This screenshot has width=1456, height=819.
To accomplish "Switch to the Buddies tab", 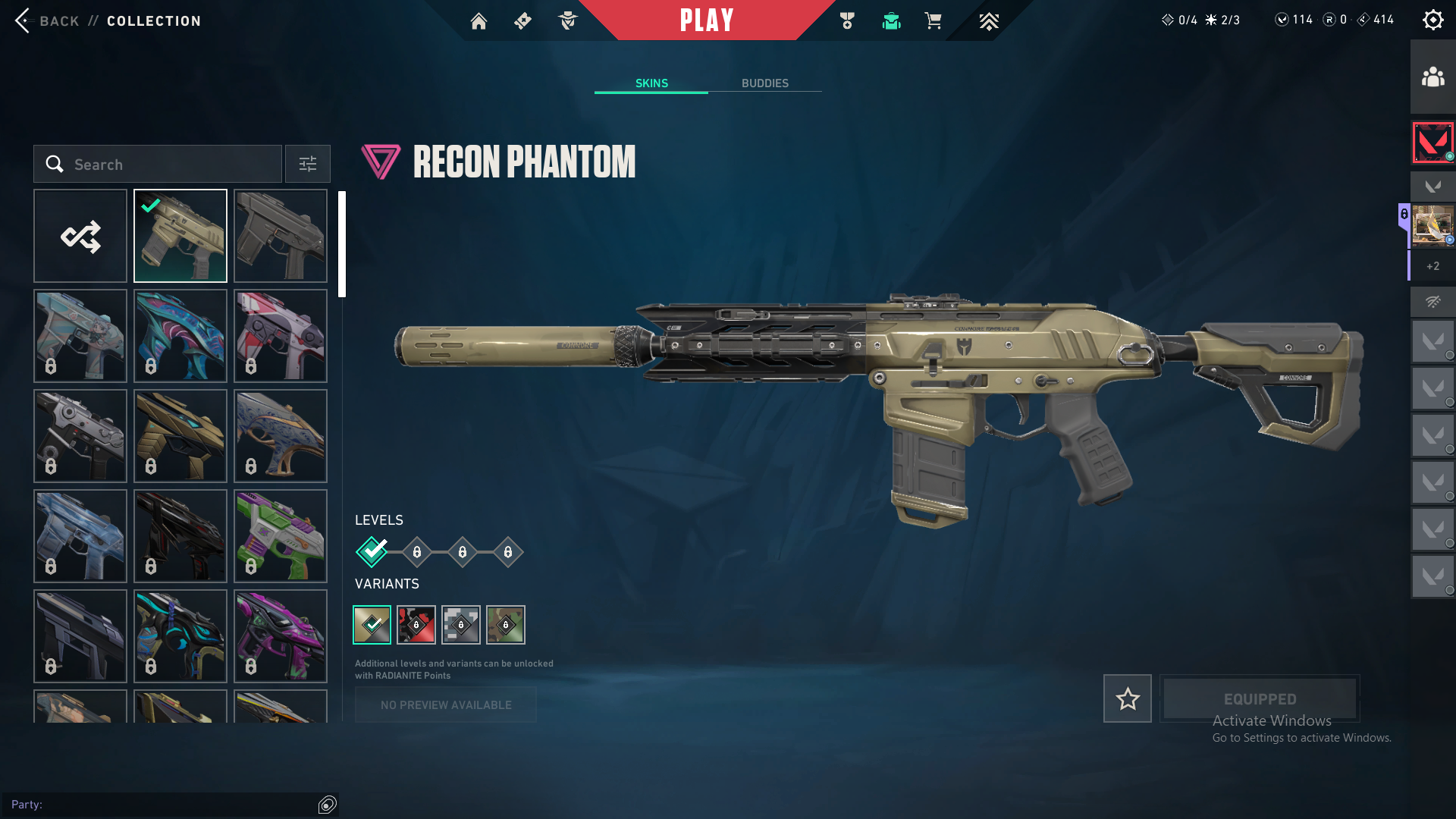I will click(764, 83).
